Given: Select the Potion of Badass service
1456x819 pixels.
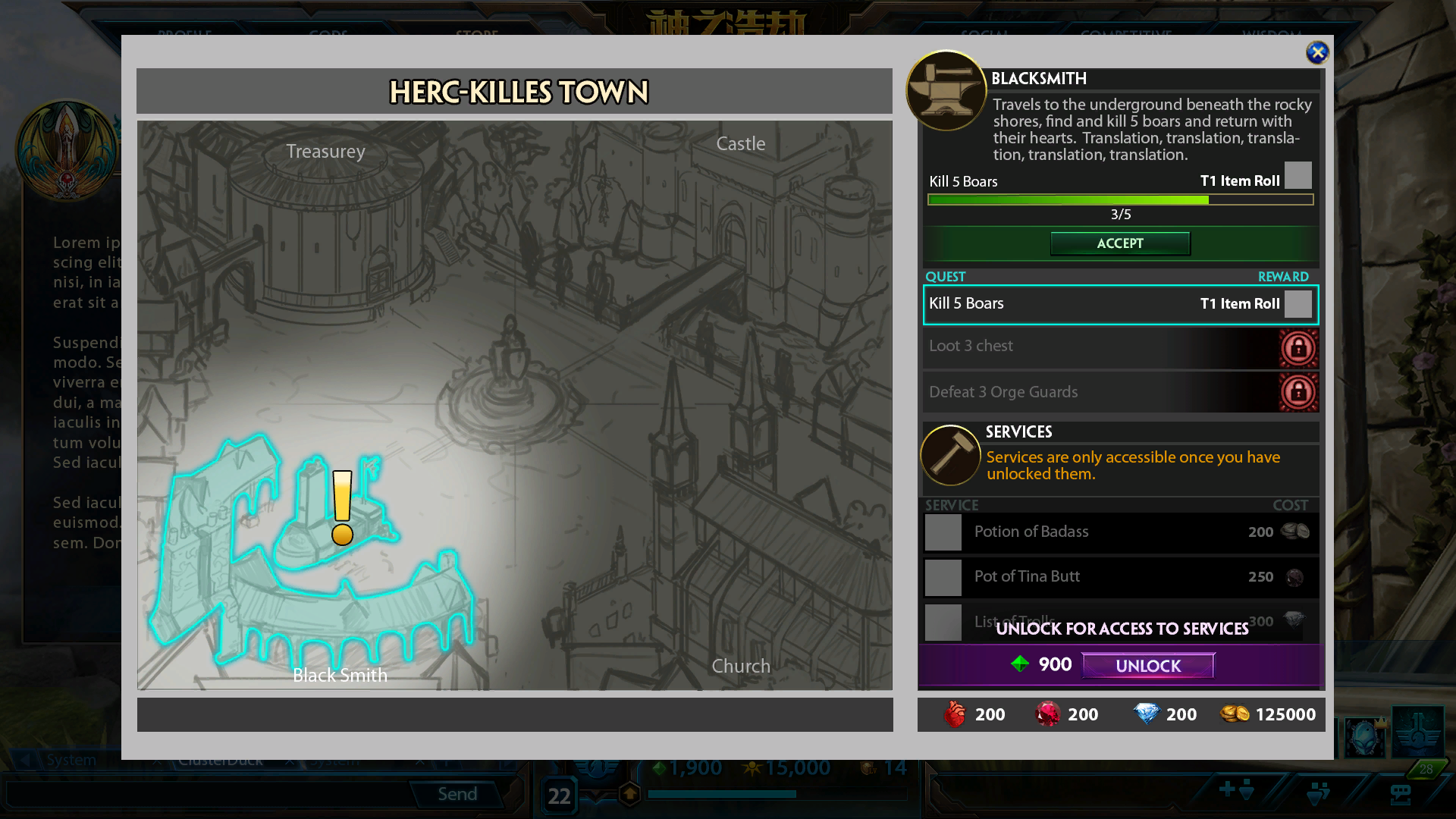Looking at the screenshot, I should (1120, 532).
